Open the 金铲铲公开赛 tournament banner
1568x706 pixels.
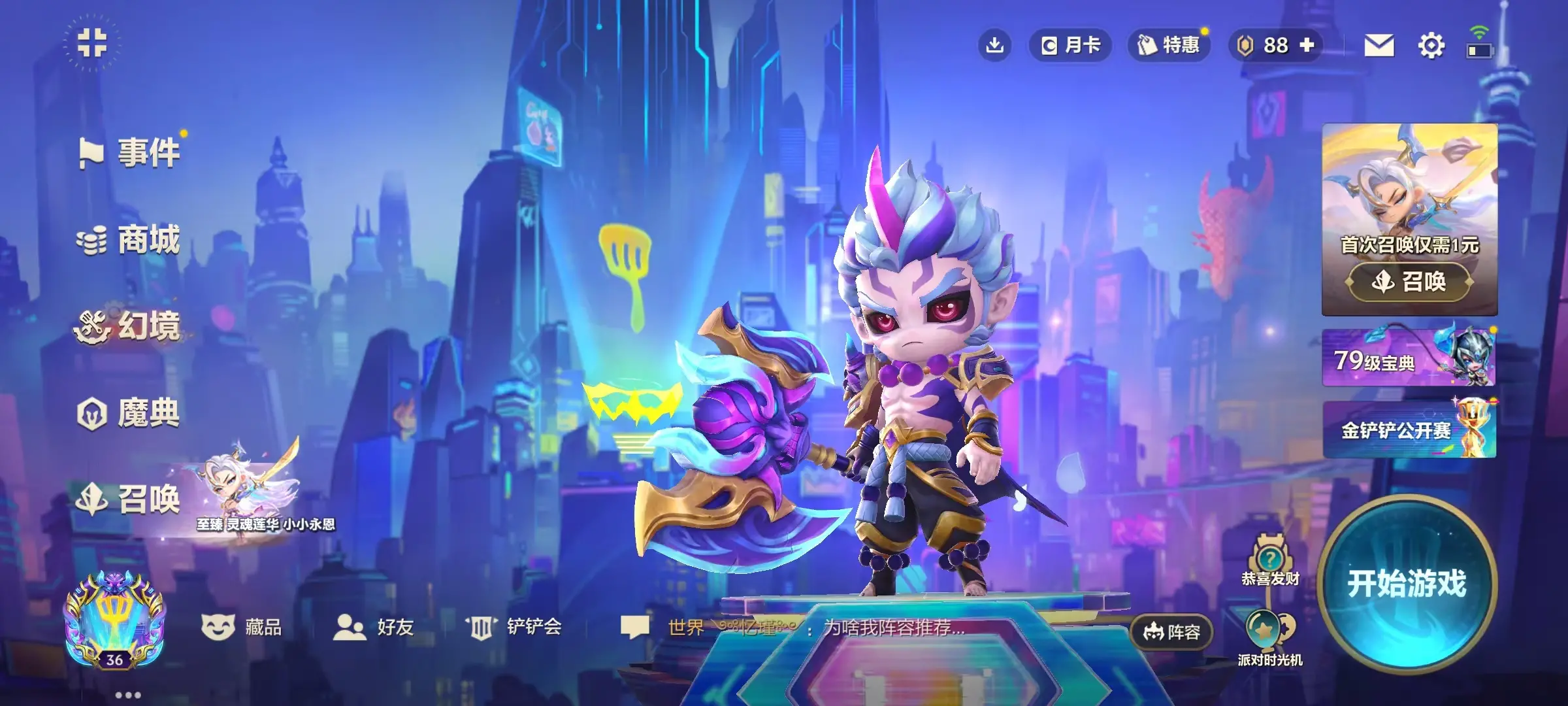(x=1409, y=430)
